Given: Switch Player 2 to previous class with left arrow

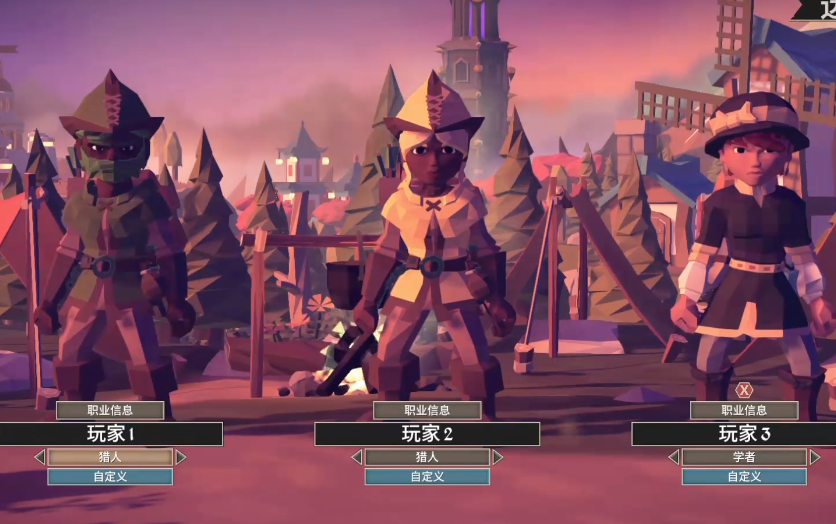Looking at the screenshot, I should click(356, 457).
